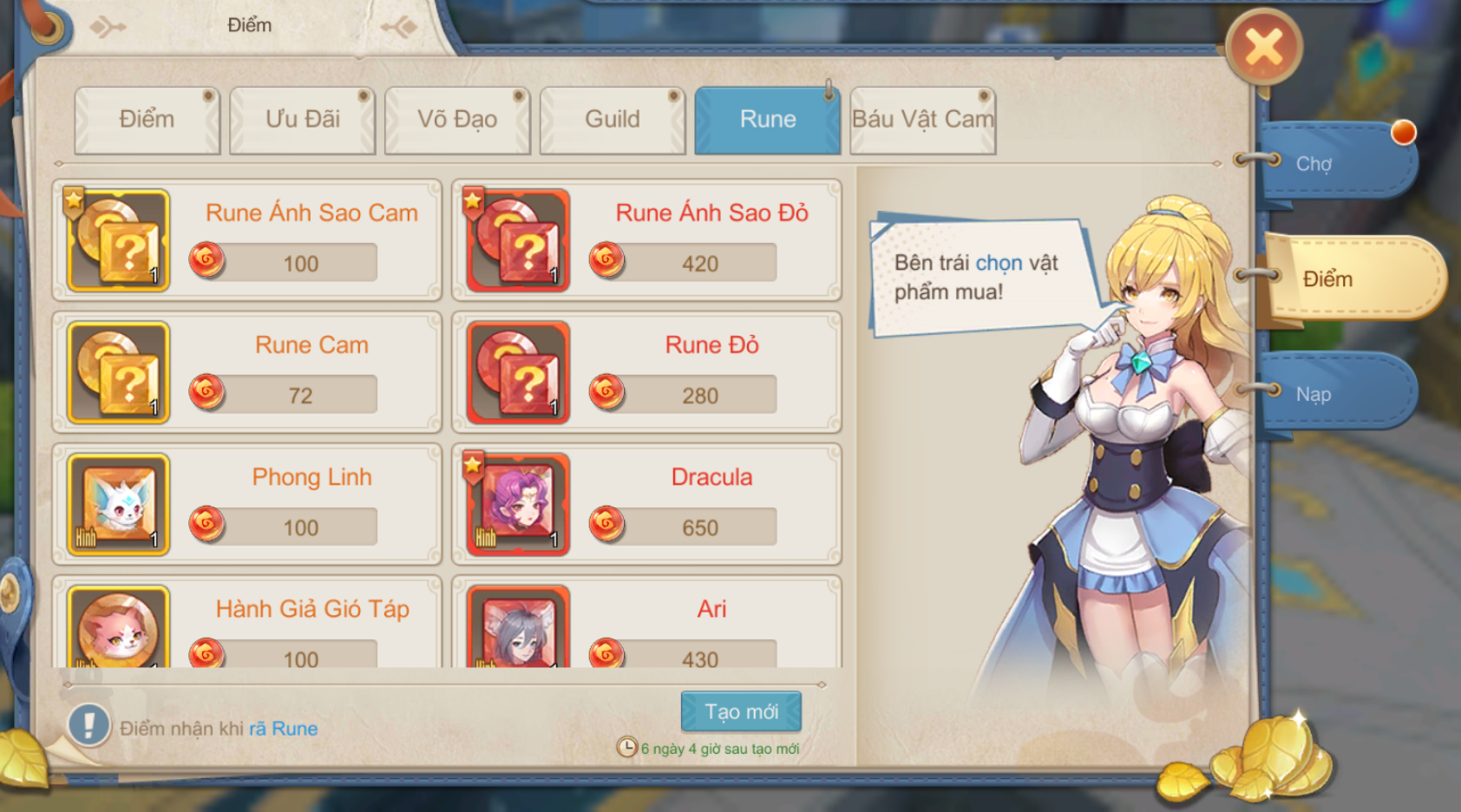Click the Tạo mới refresh button
This screenshot has width=1461, height=812.
pyautogui.click(x=741, y=711)
